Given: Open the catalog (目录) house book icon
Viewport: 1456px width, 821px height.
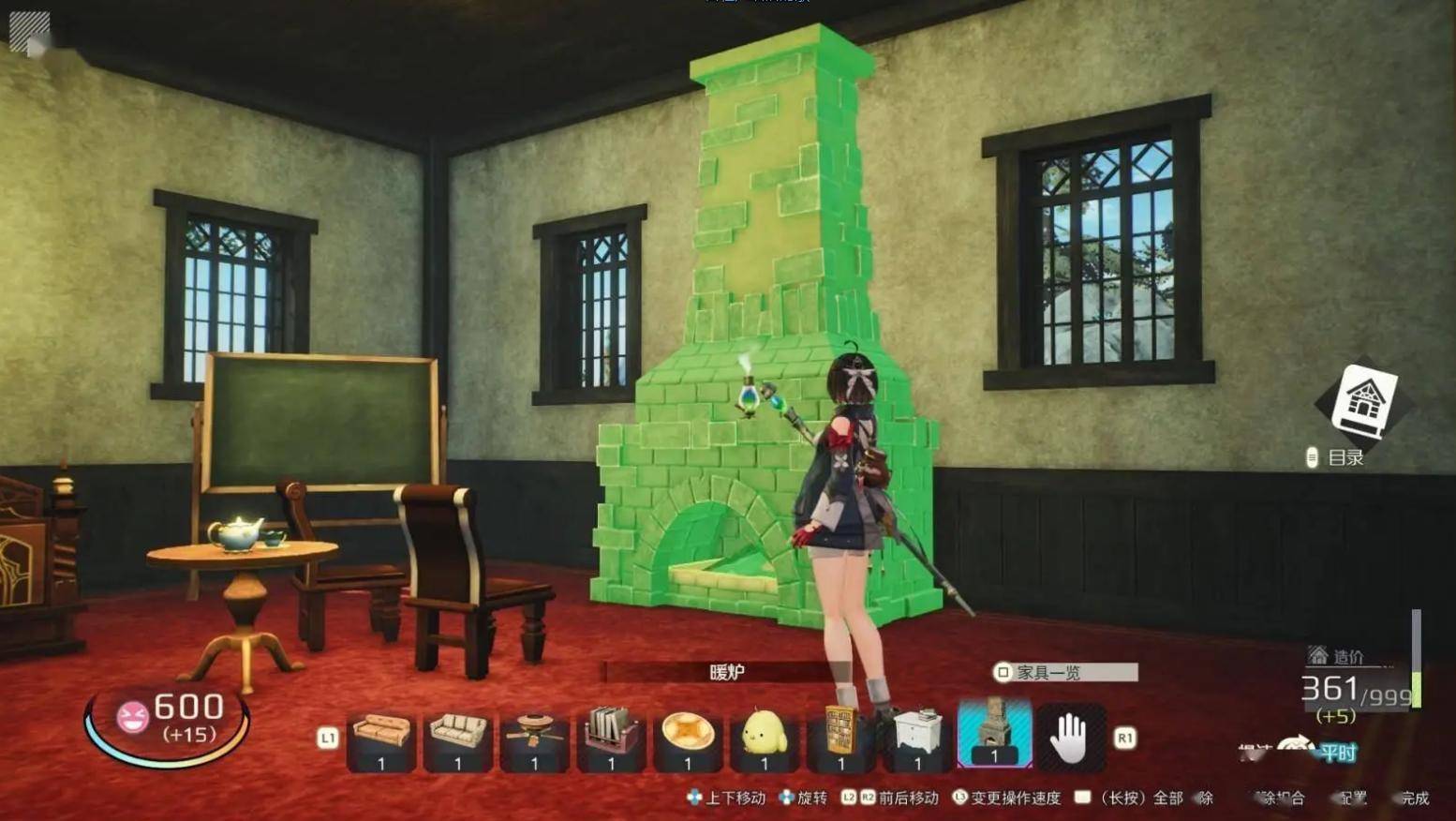Looking at the screenshot, I should [x=1365, y=402].
